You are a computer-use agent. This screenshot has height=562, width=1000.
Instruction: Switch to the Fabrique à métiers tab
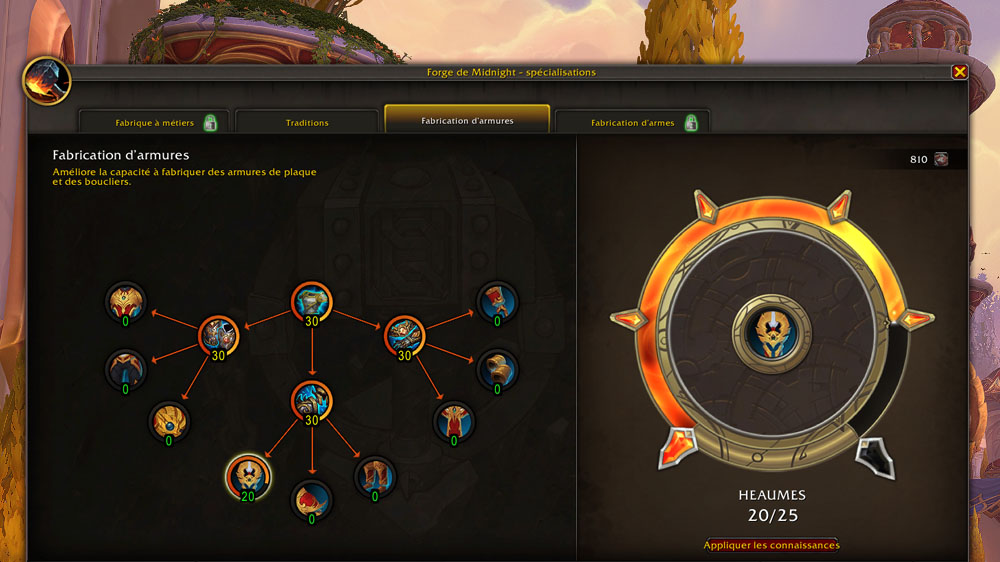[154, 123]
